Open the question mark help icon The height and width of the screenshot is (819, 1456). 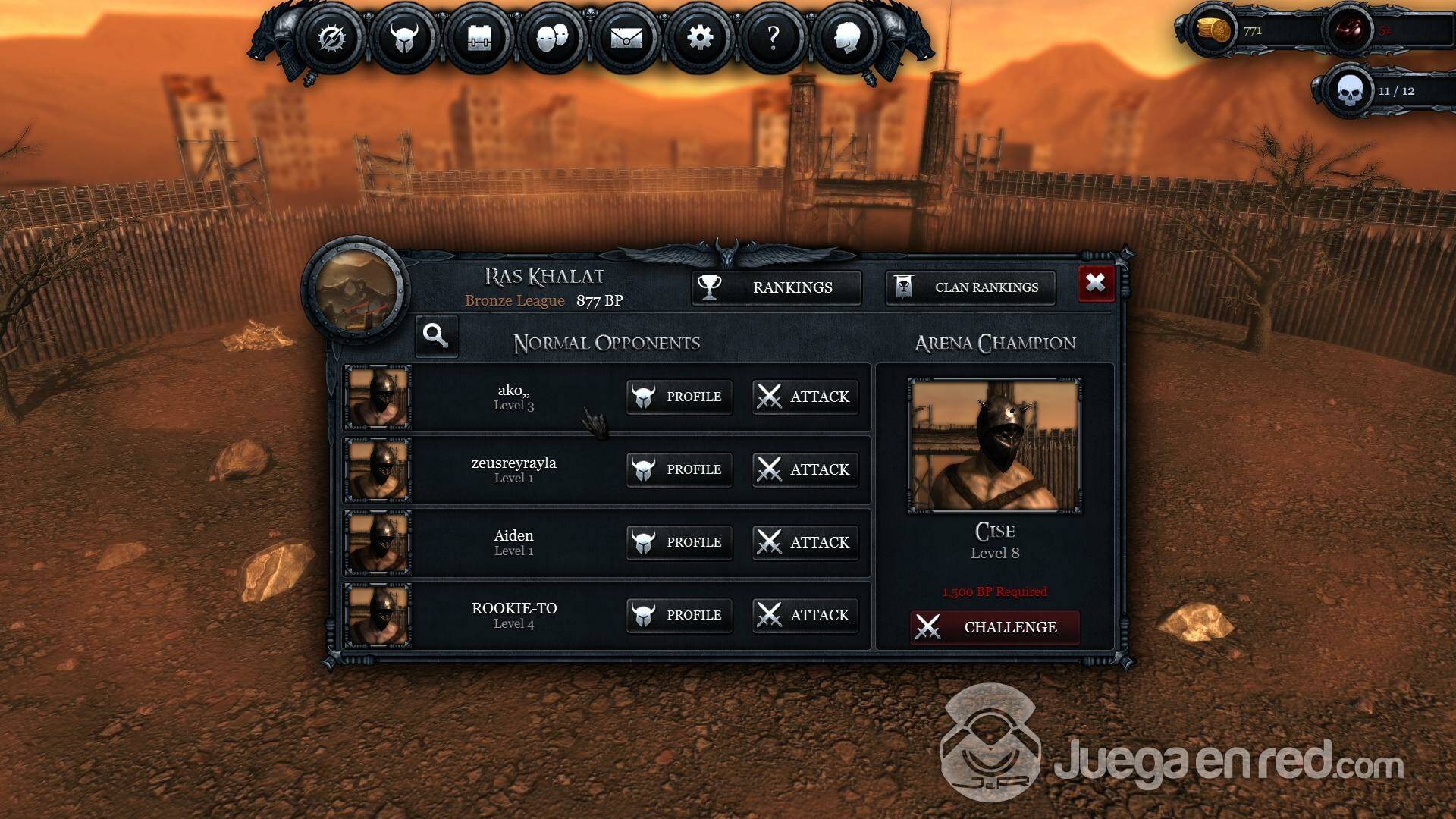tap(773, 37)
